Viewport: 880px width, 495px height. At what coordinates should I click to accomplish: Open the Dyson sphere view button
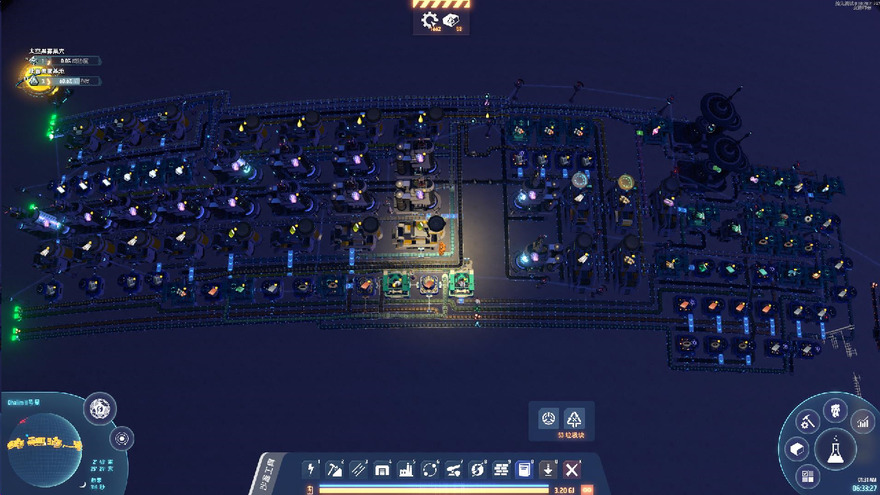pyautogui.click(x=99, y=408)
